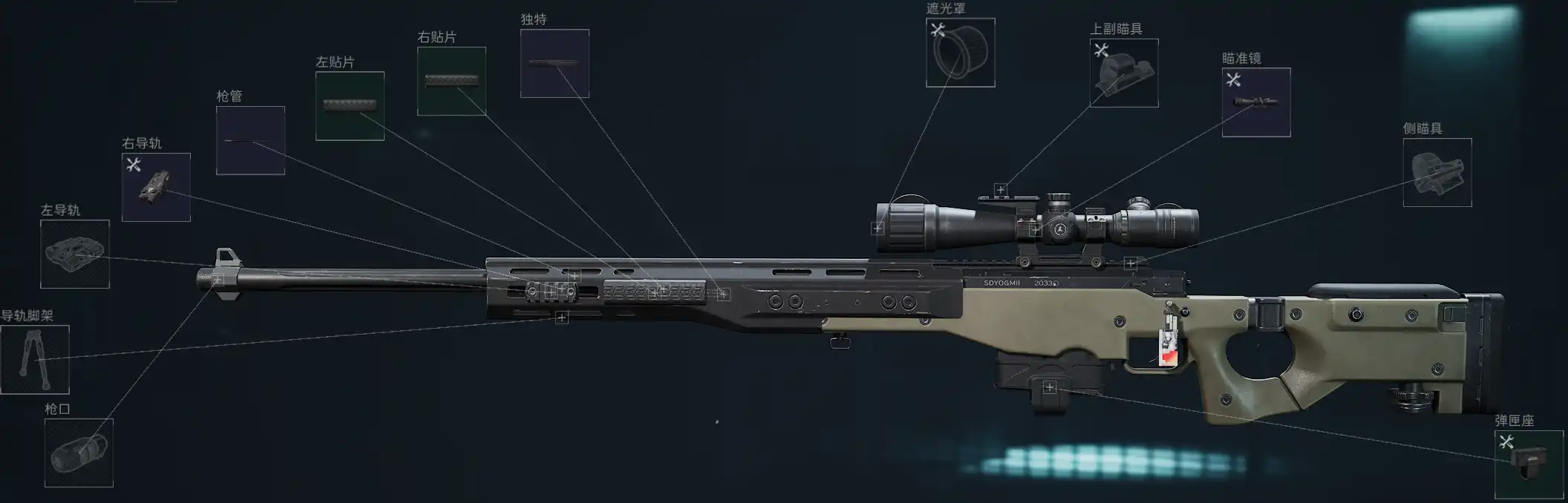Select the 右导轨 attachment slot
This screenshot has height=503, width=1568.
(x=156, y=187)
